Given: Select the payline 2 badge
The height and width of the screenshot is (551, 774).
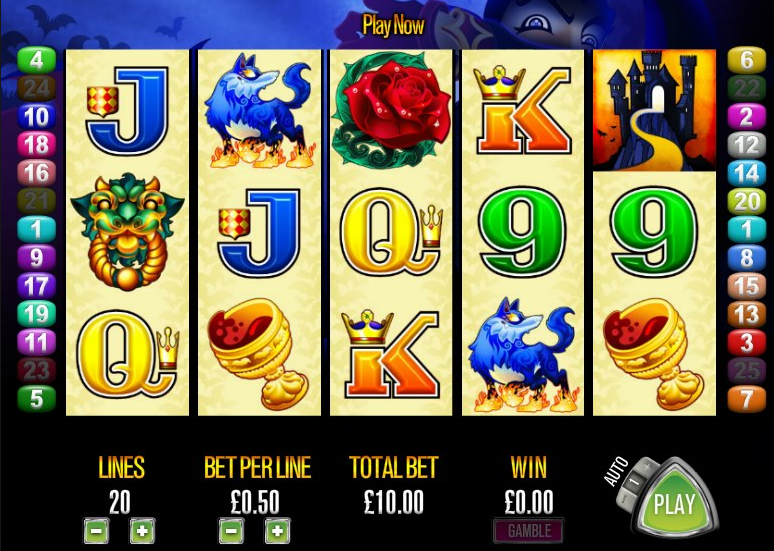Looking at the screenshot, I should tap(746, 117).
